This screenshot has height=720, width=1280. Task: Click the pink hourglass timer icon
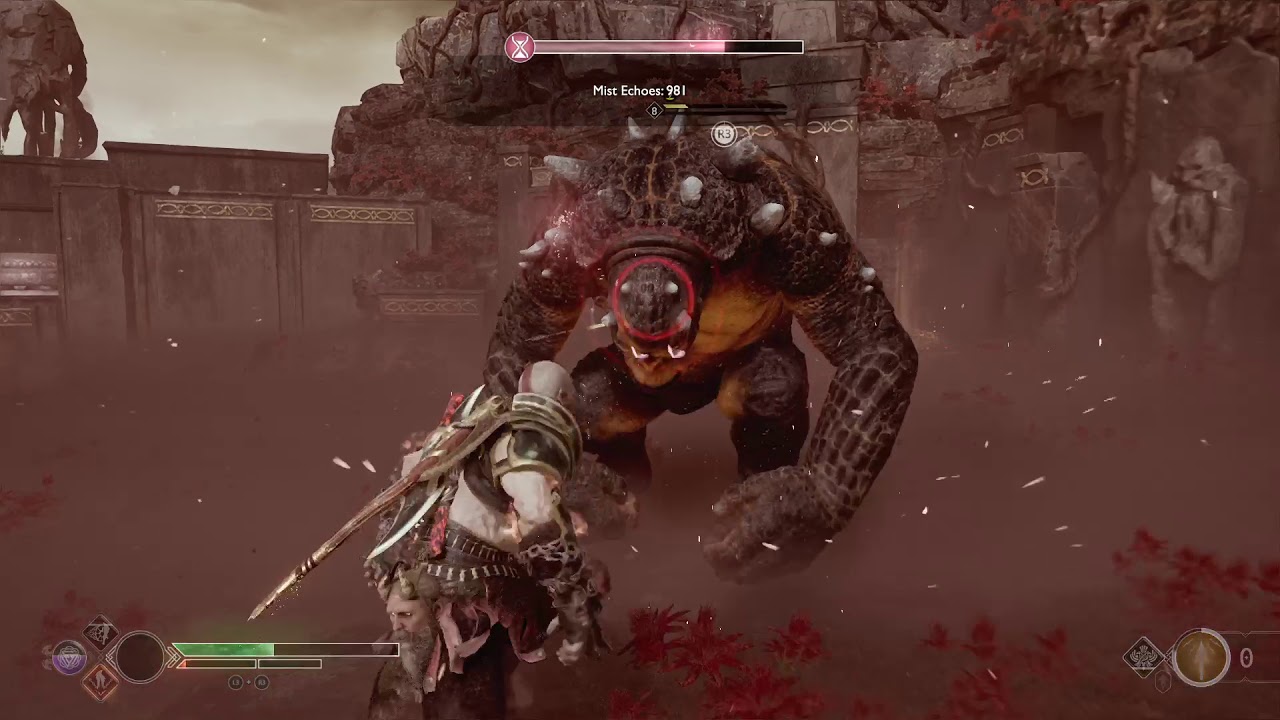(x=519, y=47)
